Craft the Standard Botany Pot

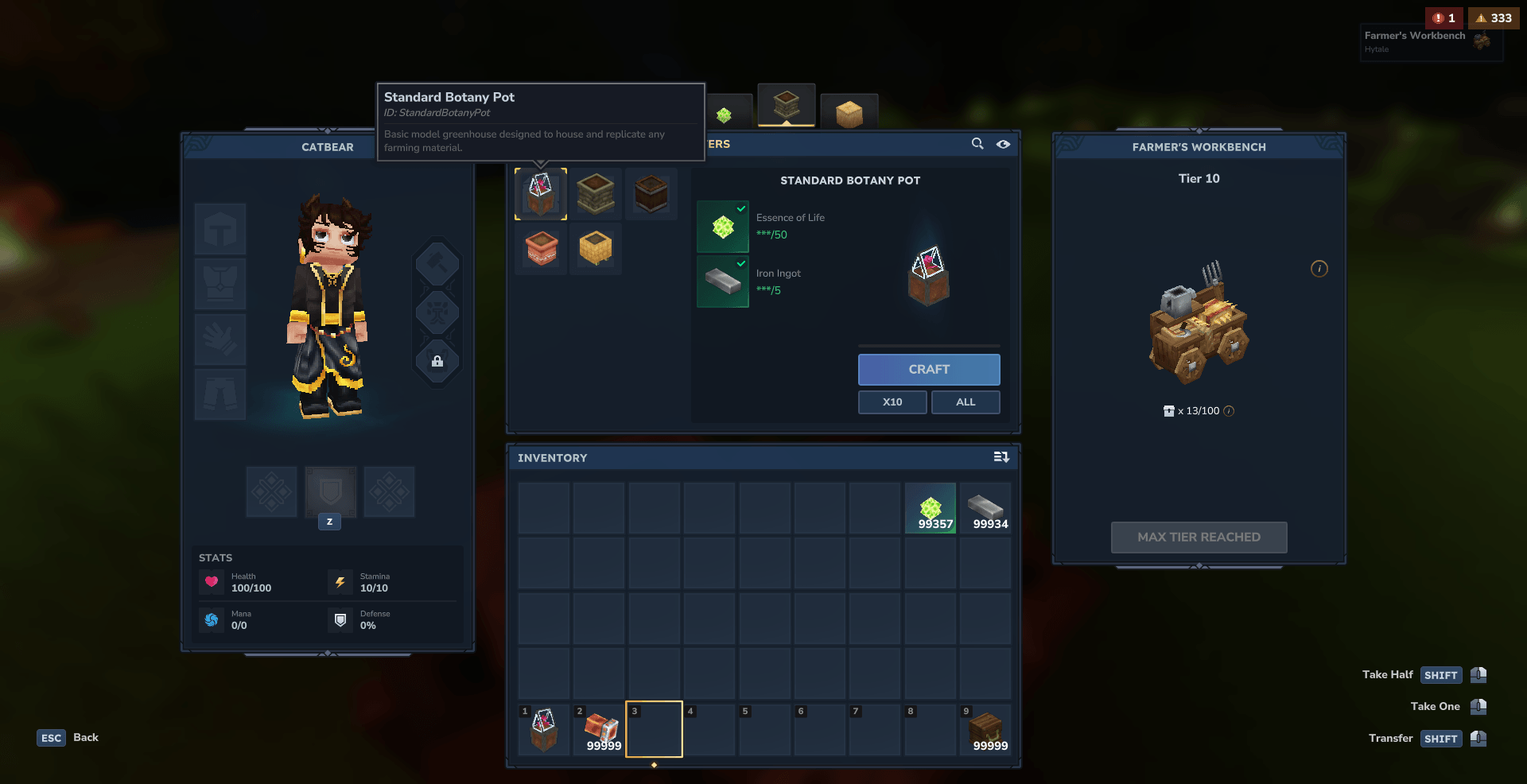(x=928, y=370)
